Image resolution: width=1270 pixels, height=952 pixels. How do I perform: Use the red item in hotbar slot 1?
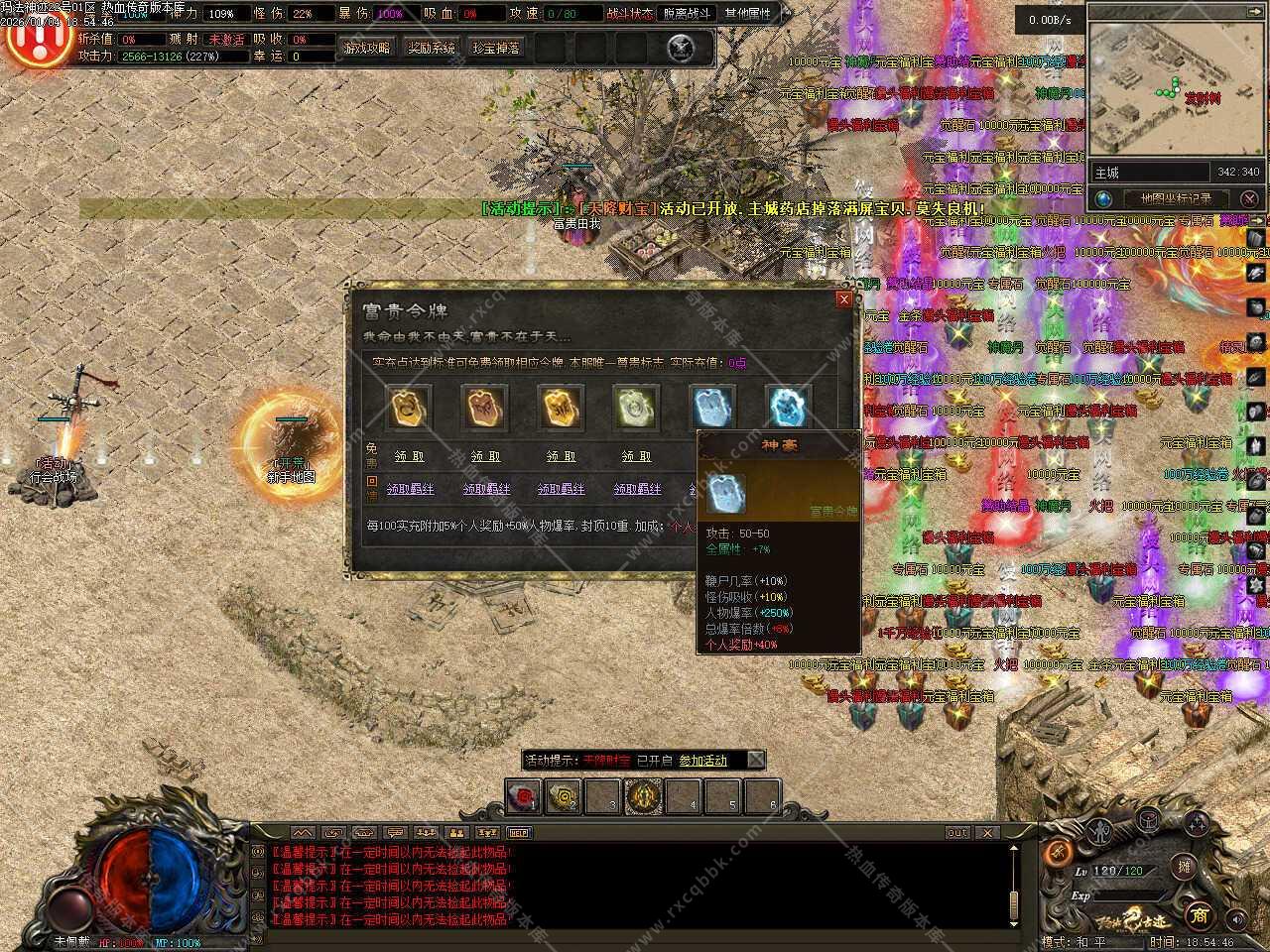click(524, 795)
